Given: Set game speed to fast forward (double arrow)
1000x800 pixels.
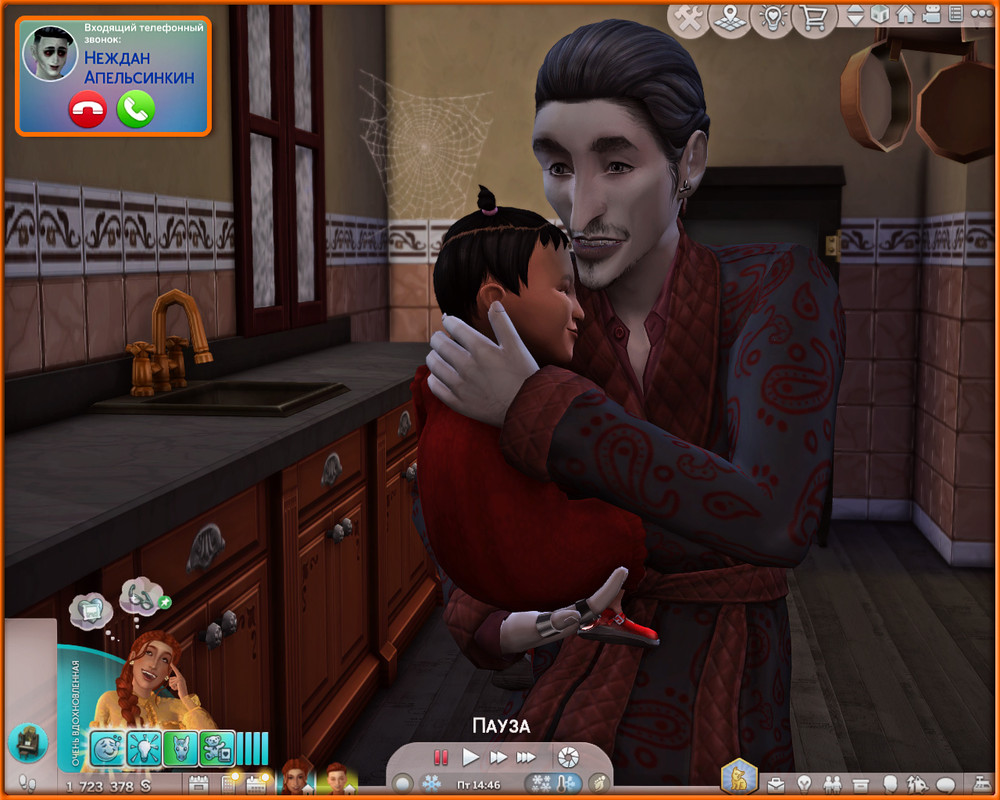Looking at the screenshot, I should click(498, 757).
